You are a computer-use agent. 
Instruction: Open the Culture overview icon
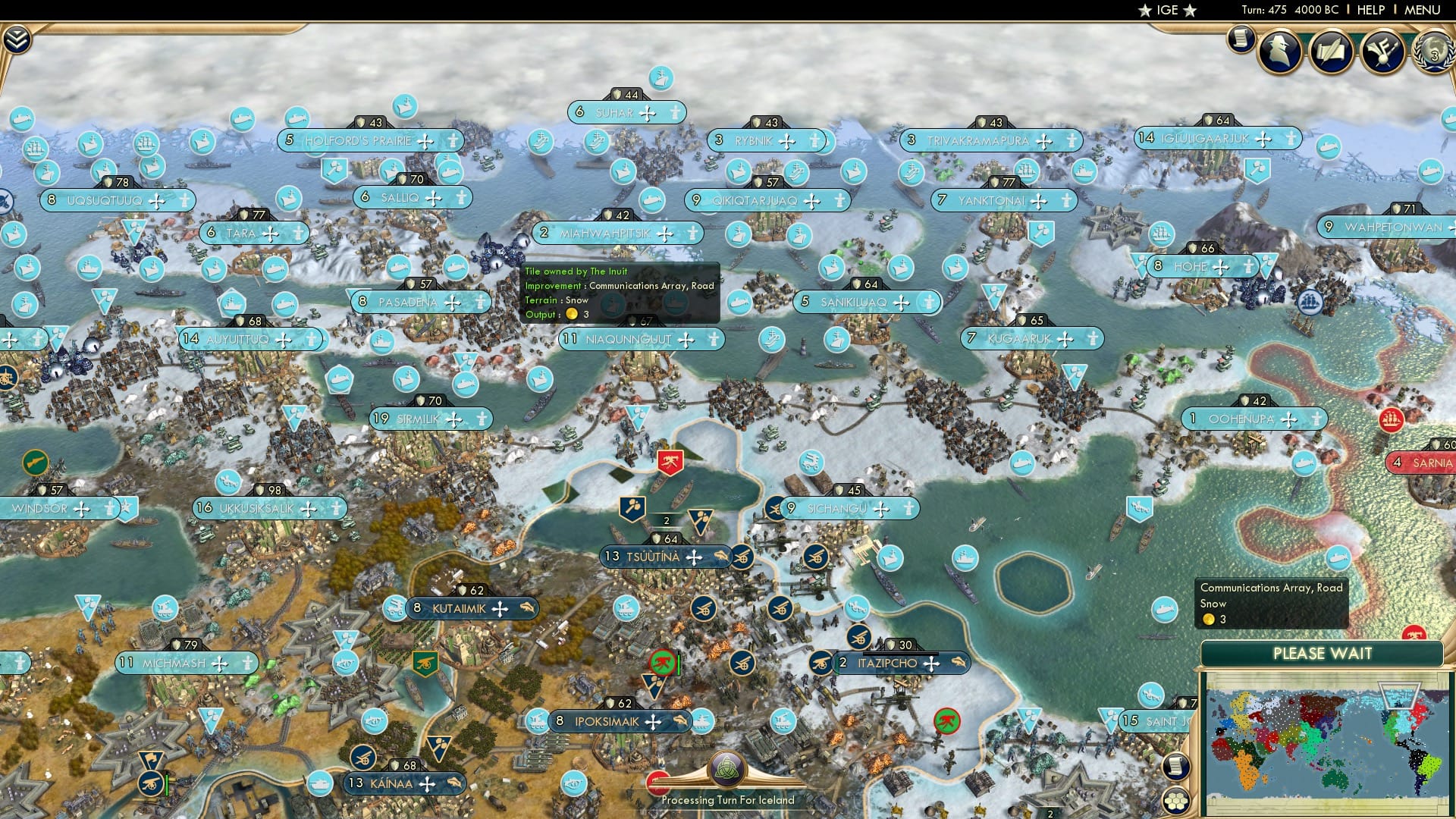1382,50
